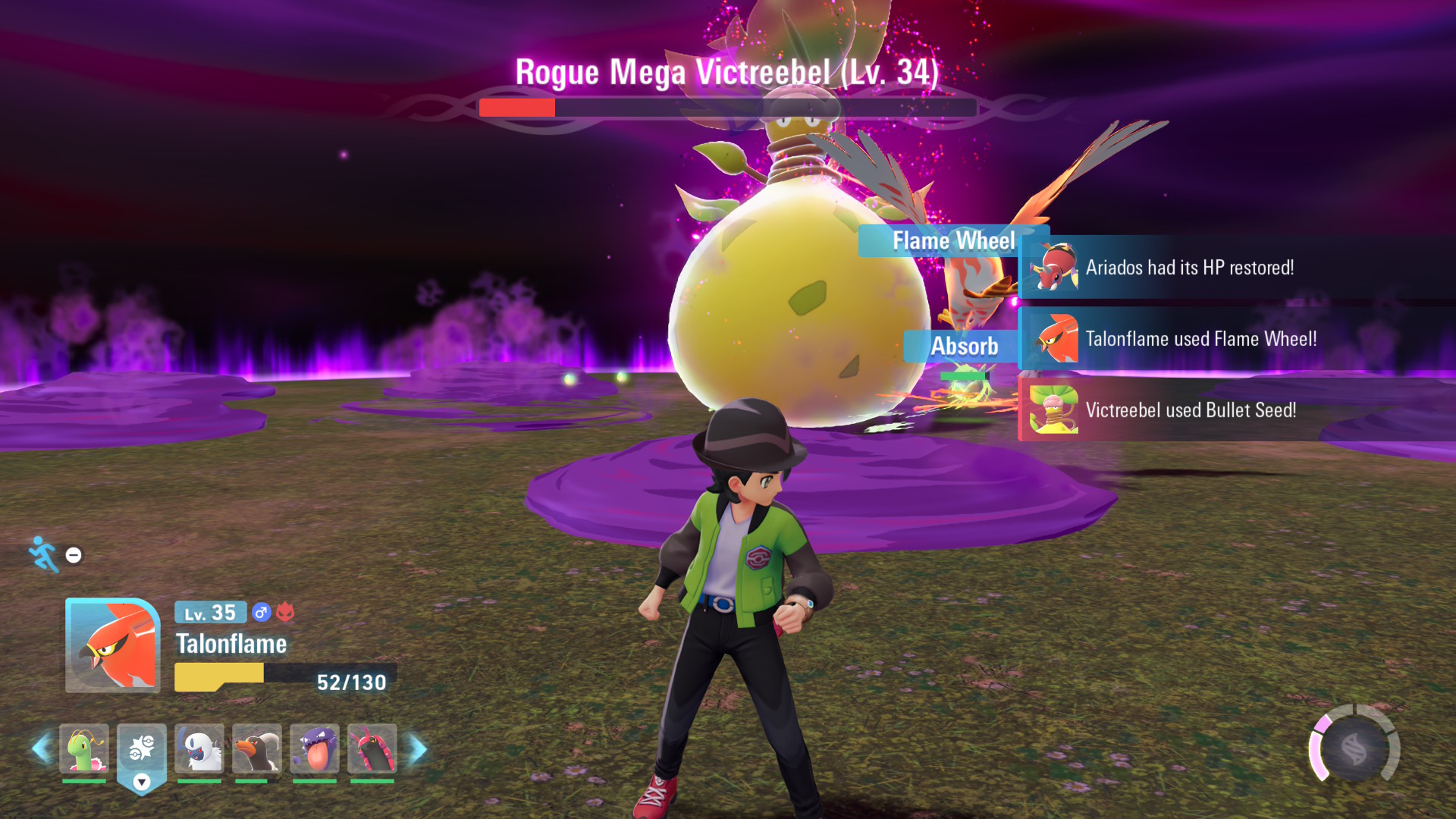1456x819 pixels.
Task: Choose Absol from the party slots
Action: 199,748
